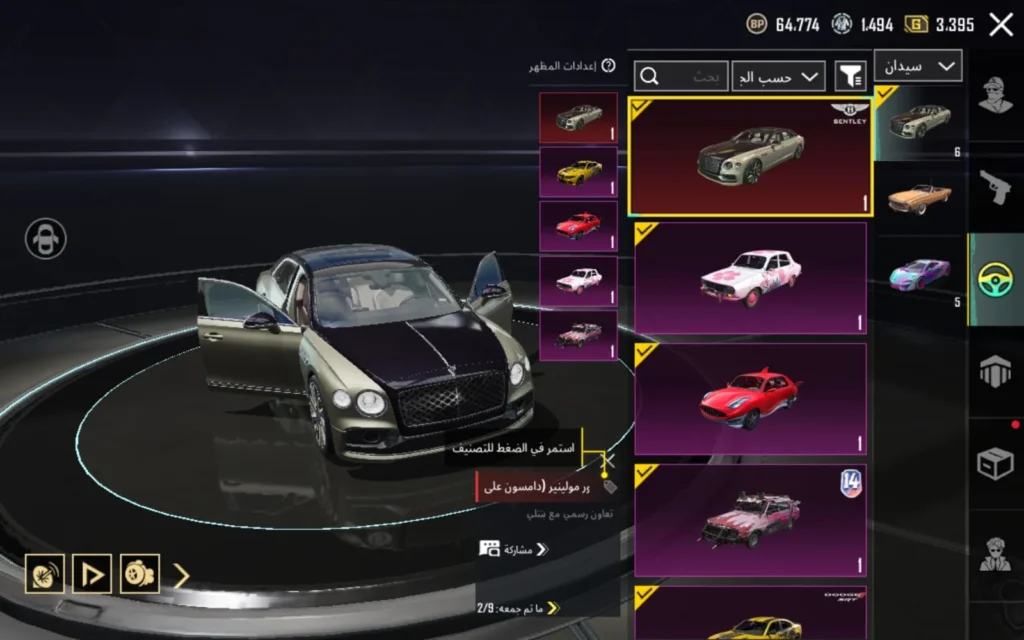Toggle the car doors circular icon
The image size is (1024, 640).
click(x=46, y=239)
